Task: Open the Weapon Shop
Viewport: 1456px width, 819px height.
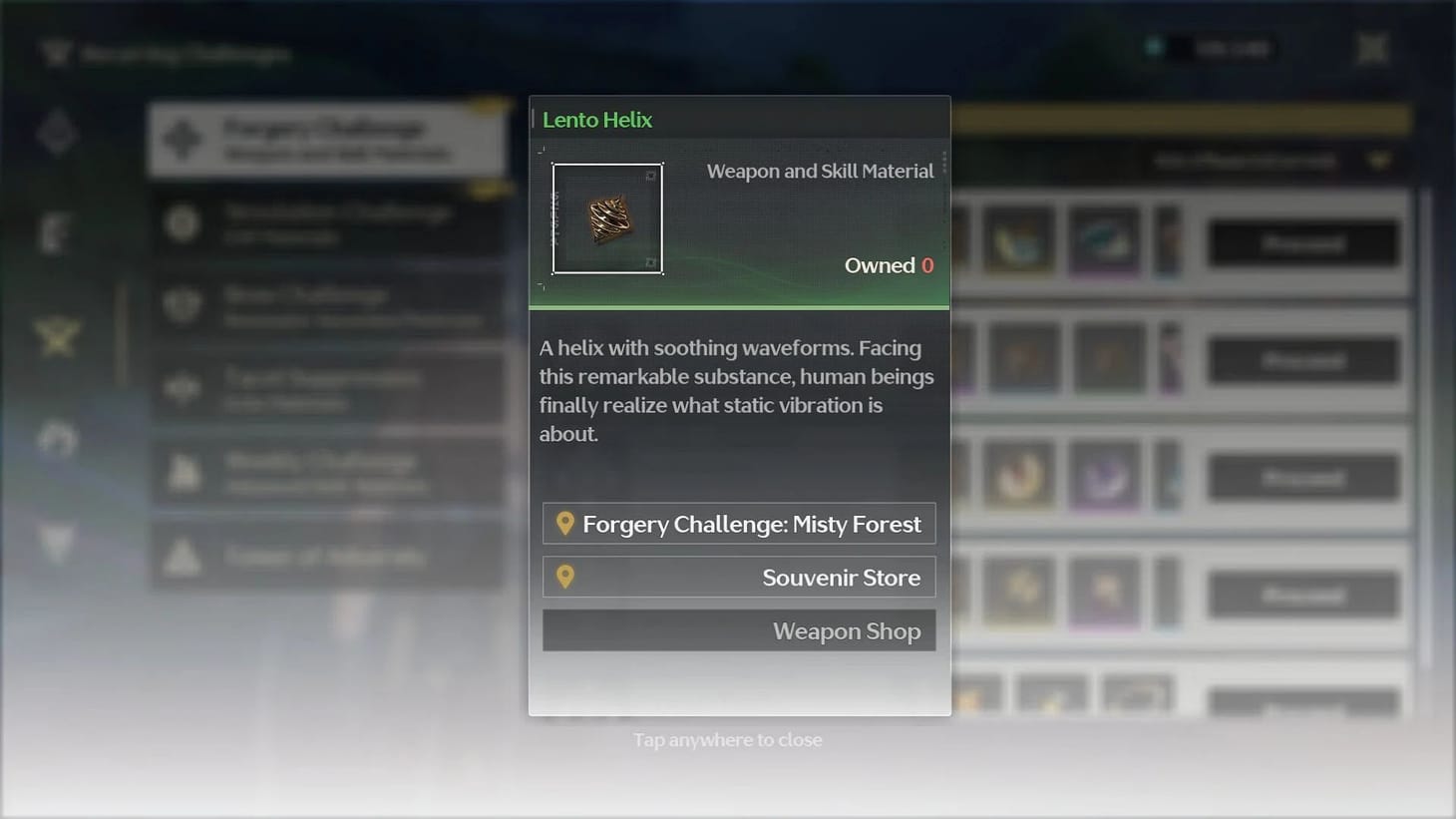Action: point(739,630)
